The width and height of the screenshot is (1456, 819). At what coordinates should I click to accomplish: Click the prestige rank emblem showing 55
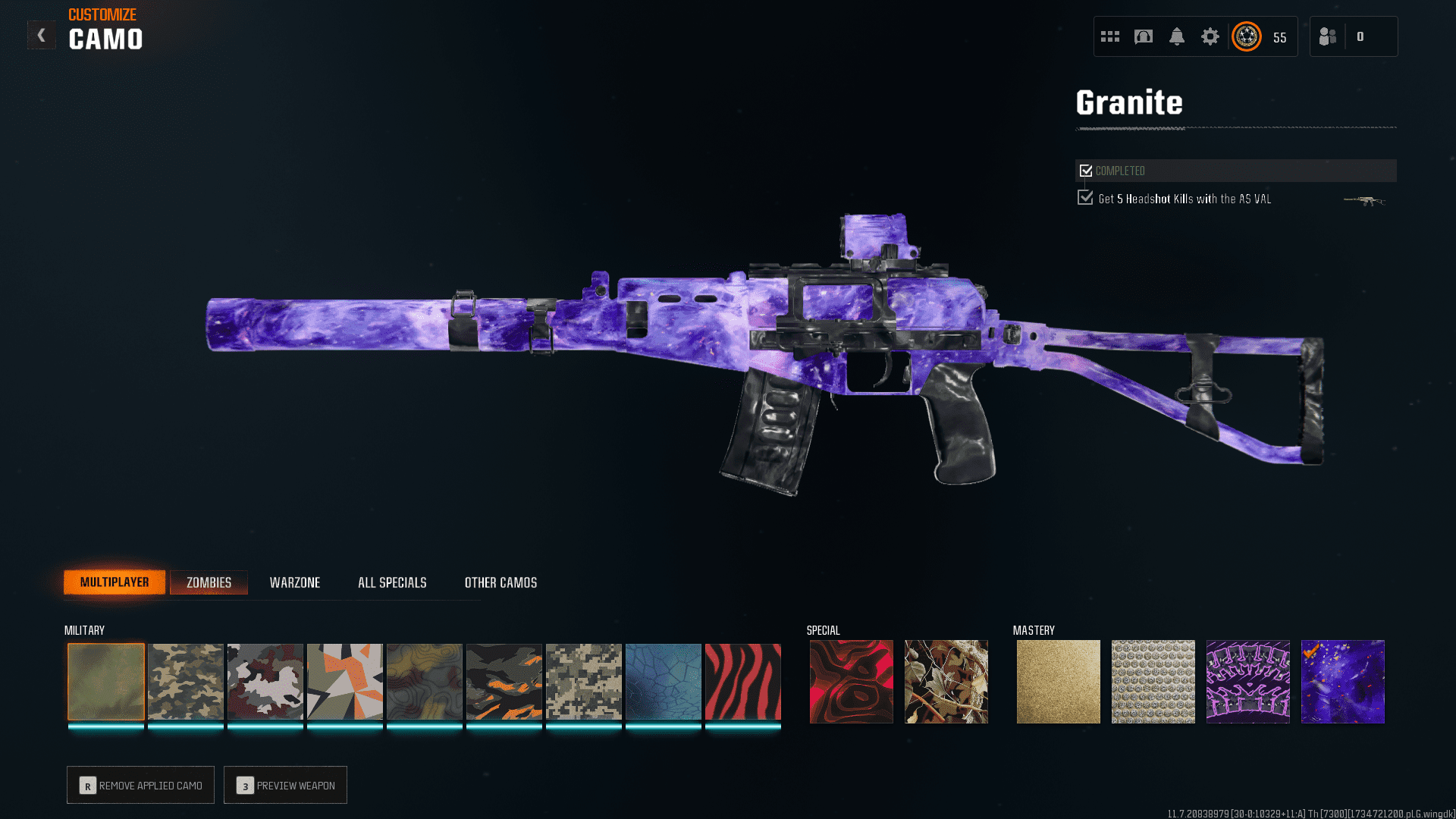[x=1247, y=36]
